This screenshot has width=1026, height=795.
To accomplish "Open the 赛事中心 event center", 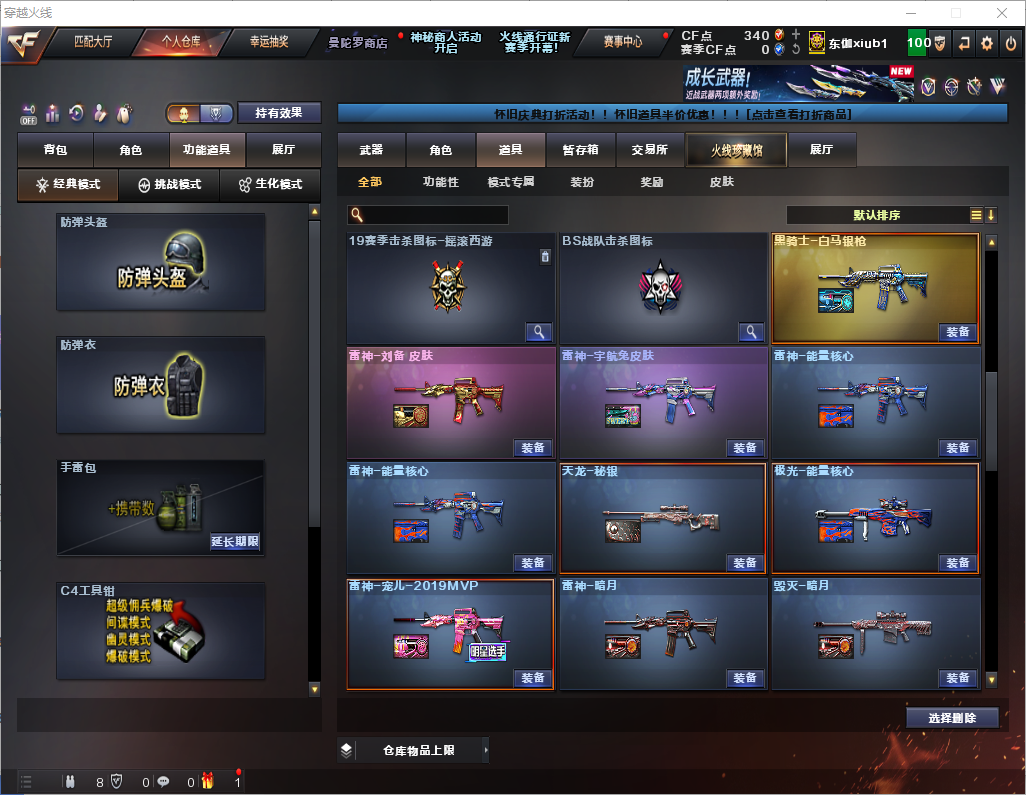I will [x=622, y=42].
